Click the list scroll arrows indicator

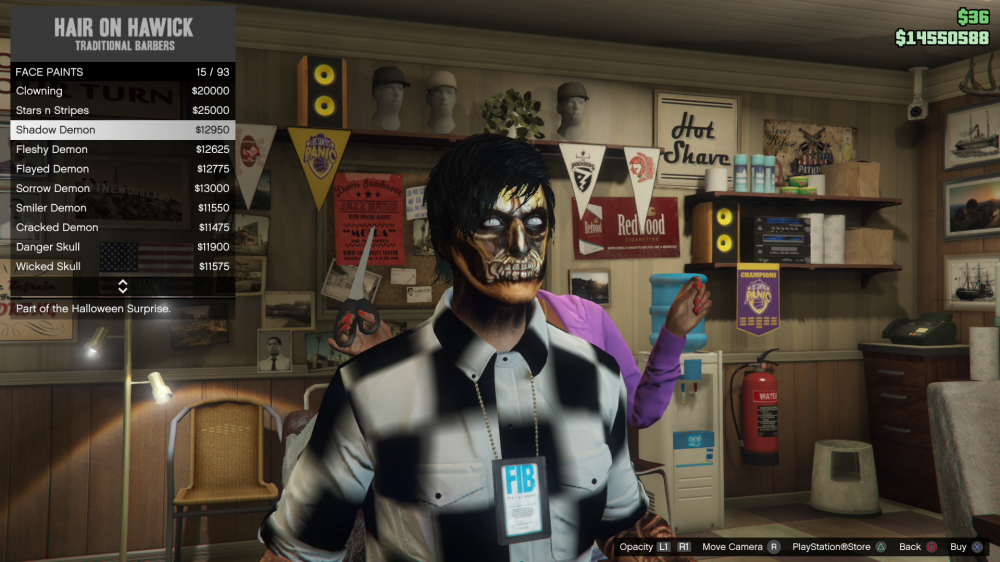tap(122, 286)
